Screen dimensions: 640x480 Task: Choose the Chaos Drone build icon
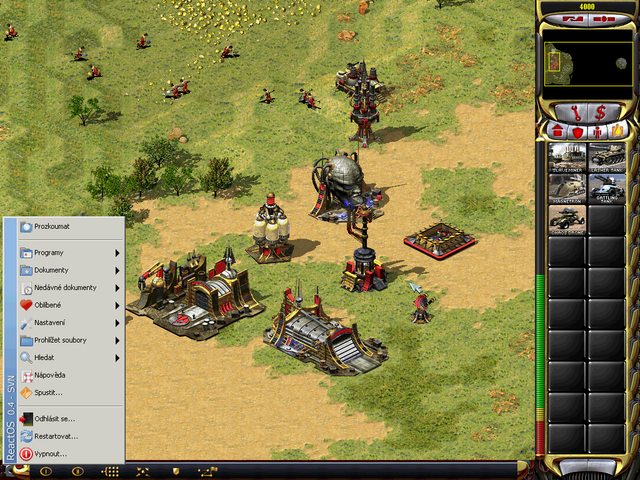[567, 219]
